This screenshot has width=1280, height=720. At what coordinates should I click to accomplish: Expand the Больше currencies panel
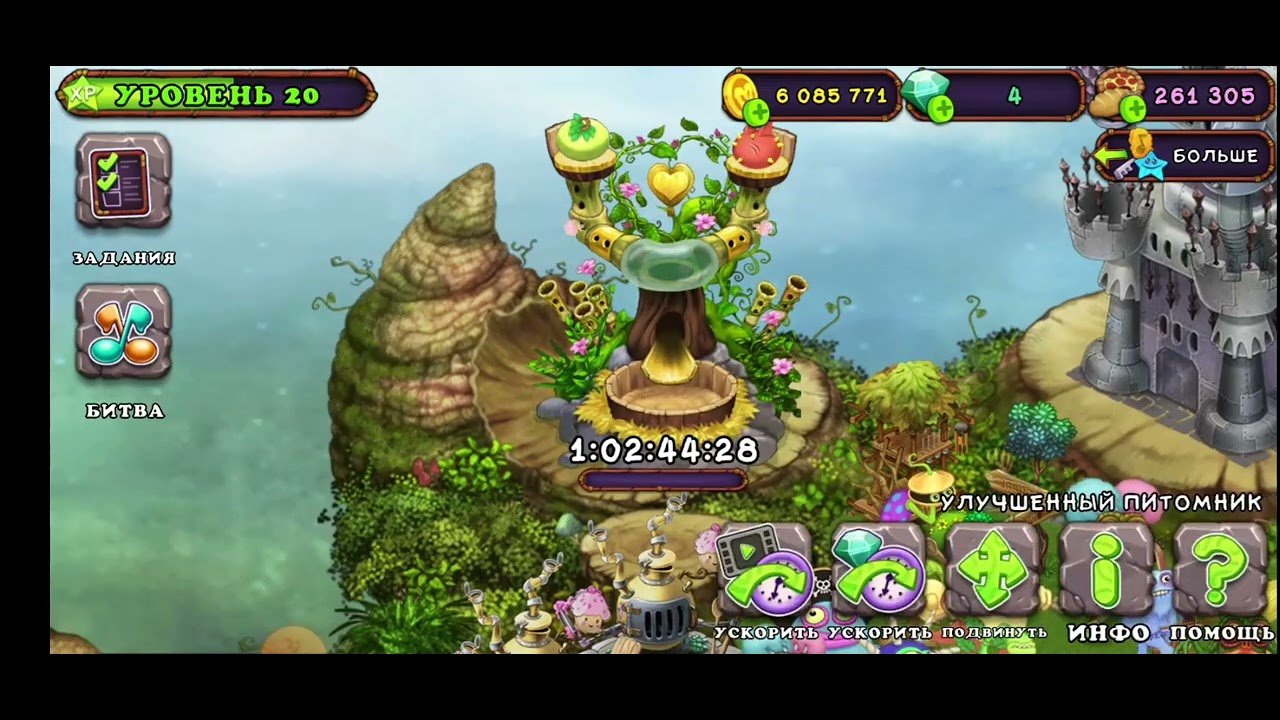1184,156
